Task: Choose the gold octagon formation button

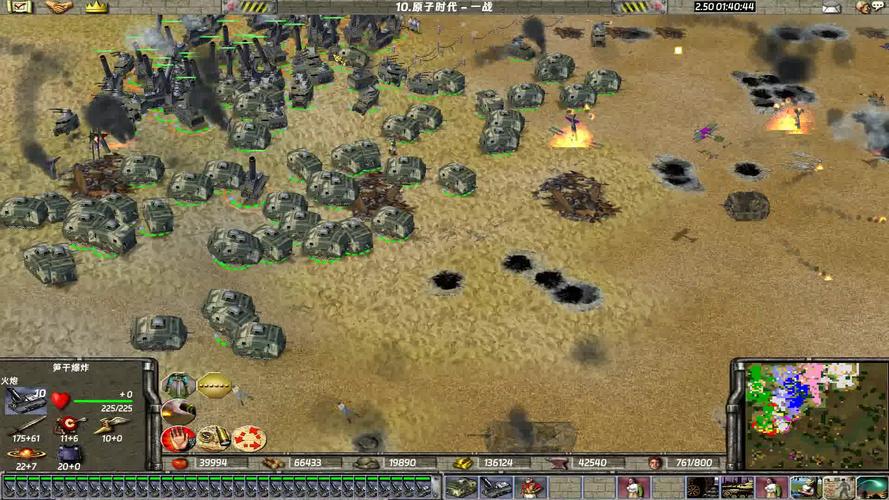Action: (x=214, y=385)
